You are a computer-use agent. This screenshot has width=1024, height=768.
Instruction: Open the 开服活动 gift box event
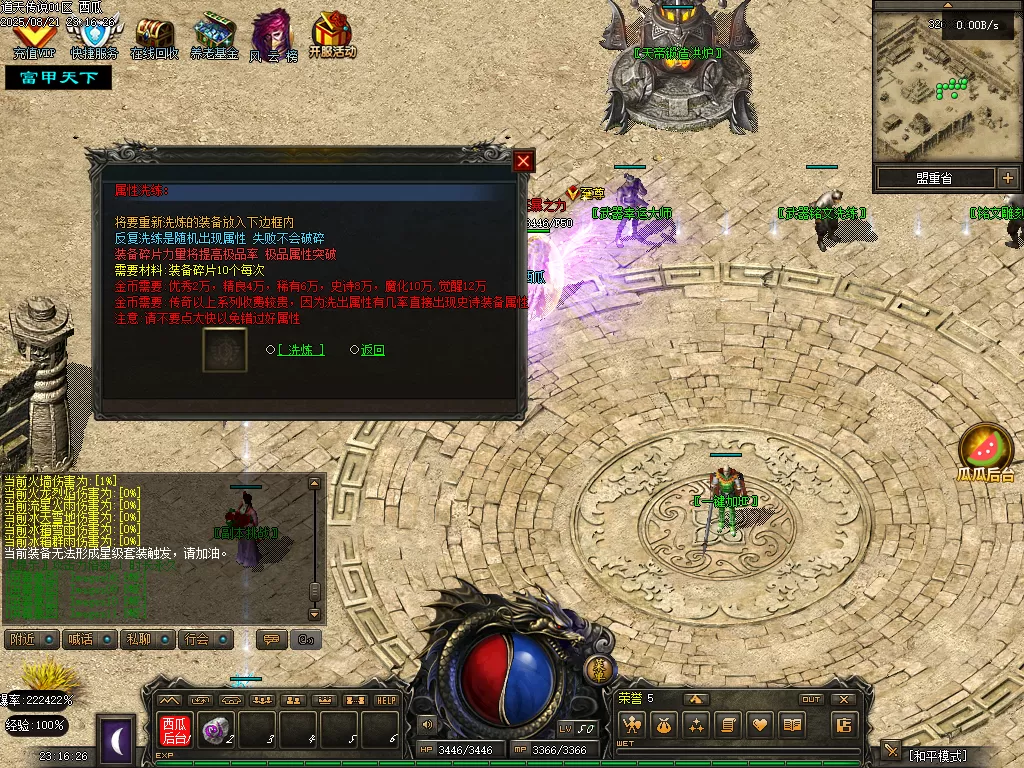pos(332,36)
